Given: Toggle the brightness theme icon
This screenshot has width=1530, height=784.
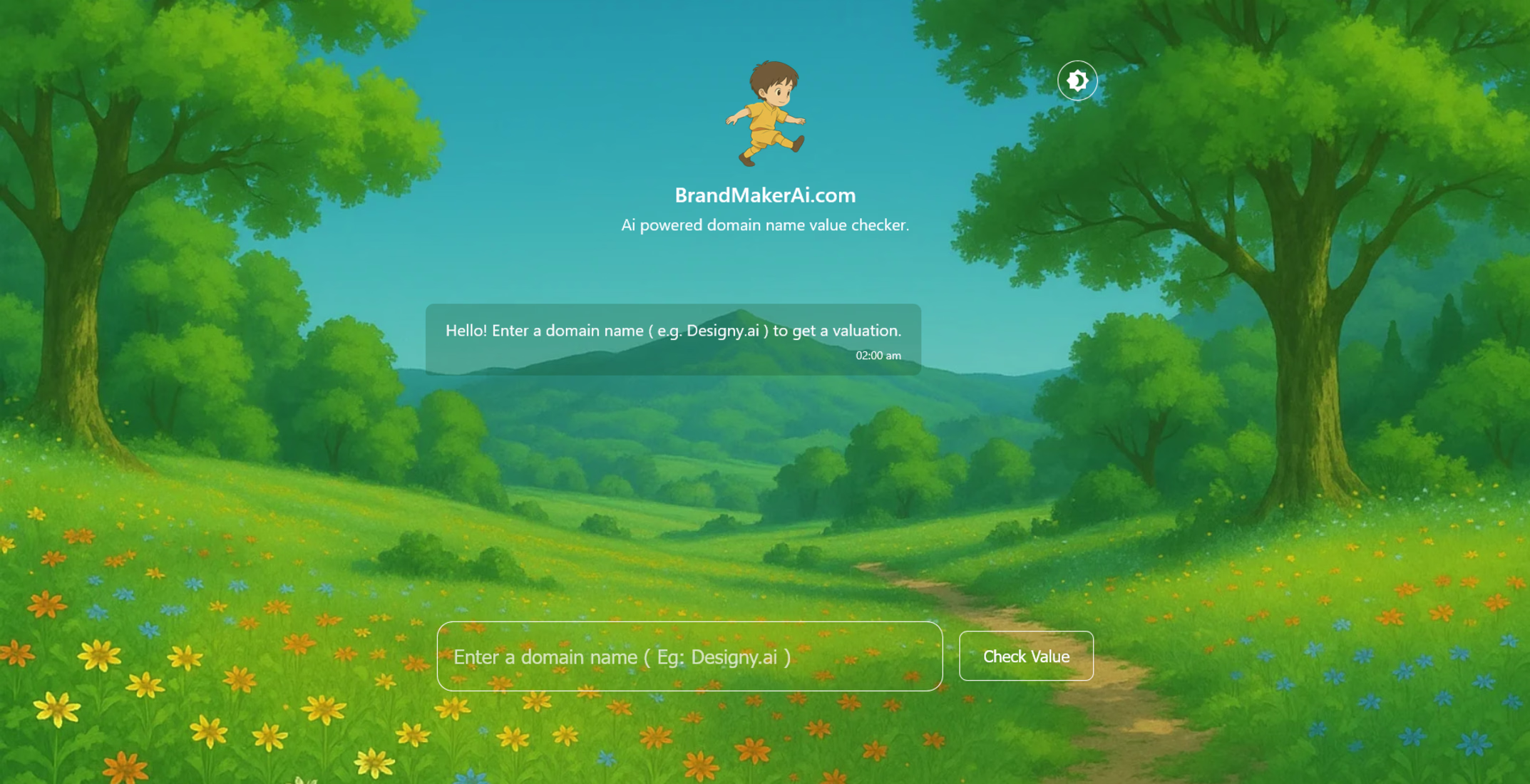Looking at the screenshot, I should [x=1077, y=81].
